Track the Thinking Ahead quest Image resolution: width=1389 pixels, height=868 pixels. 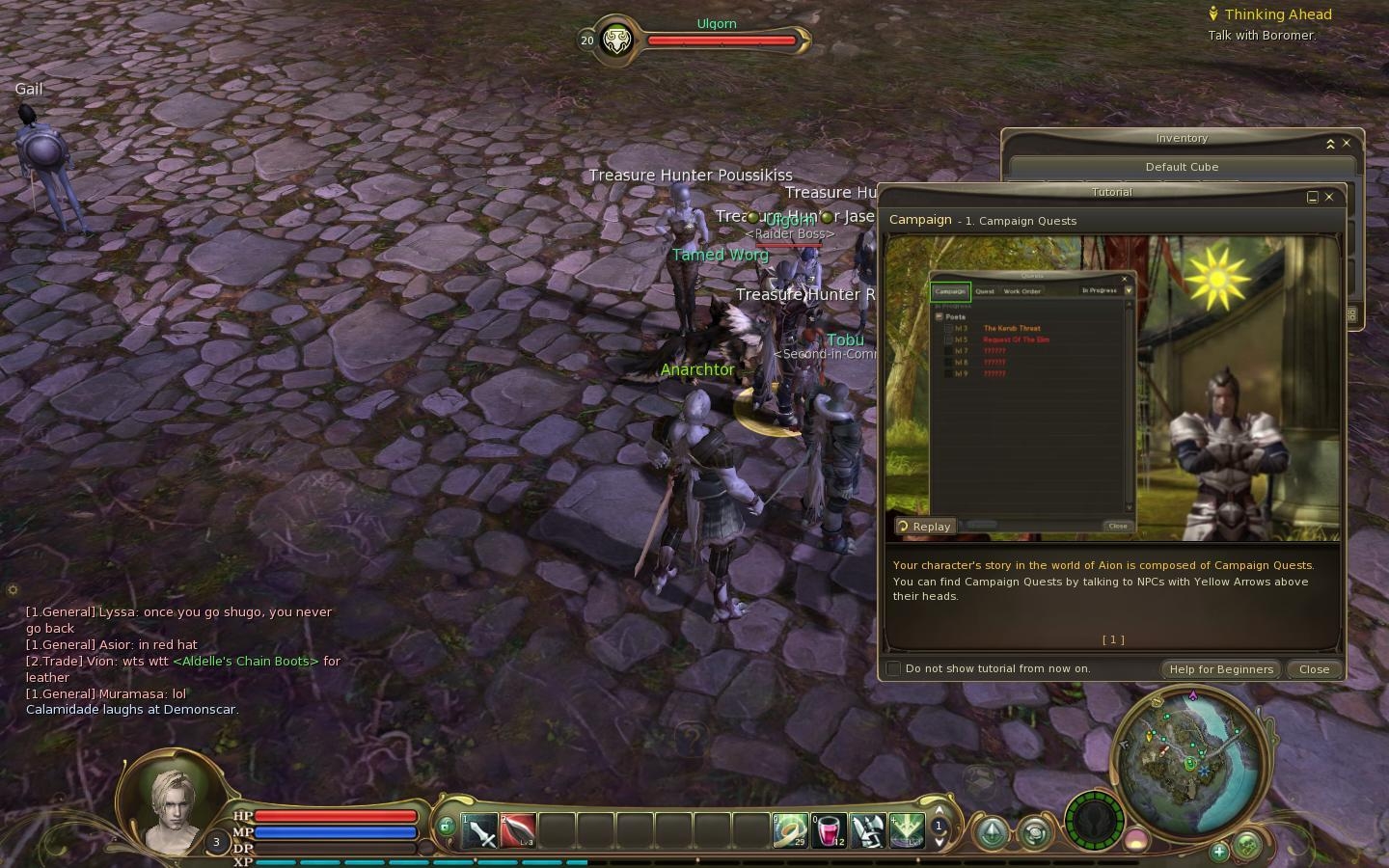[x=1277, y=14]
